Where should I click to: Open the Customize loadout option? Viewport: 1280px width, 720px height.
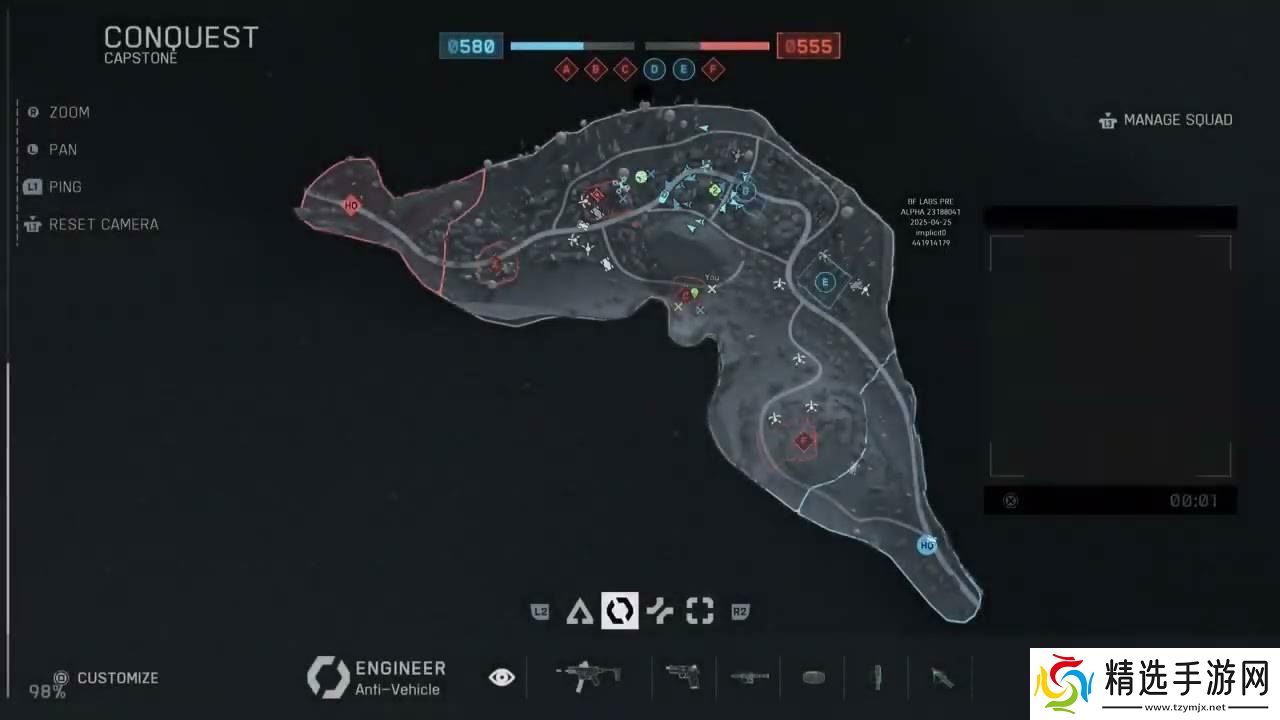(107, 678)
